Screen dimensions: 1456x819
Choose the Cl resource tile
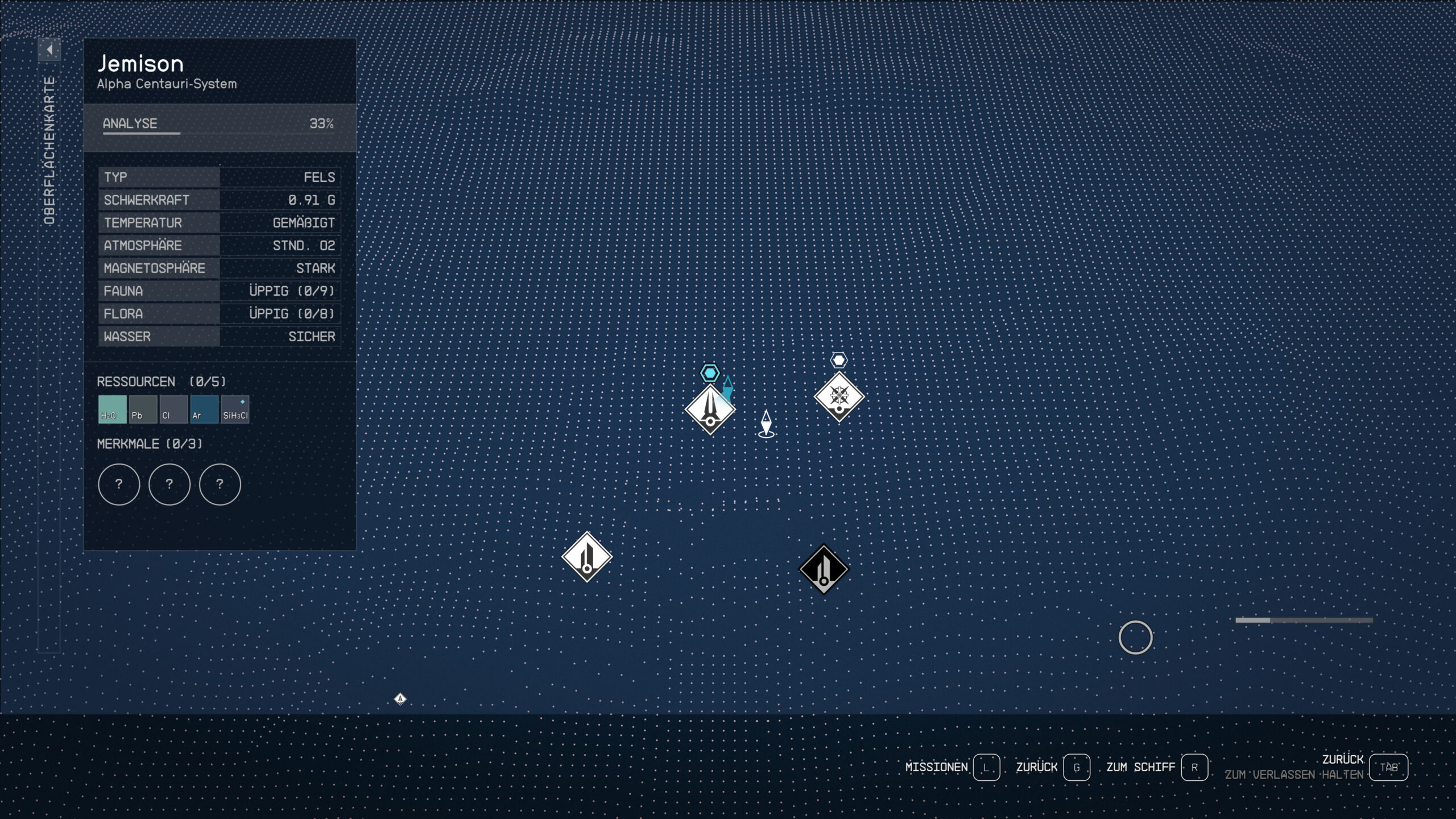click(173, 409)
